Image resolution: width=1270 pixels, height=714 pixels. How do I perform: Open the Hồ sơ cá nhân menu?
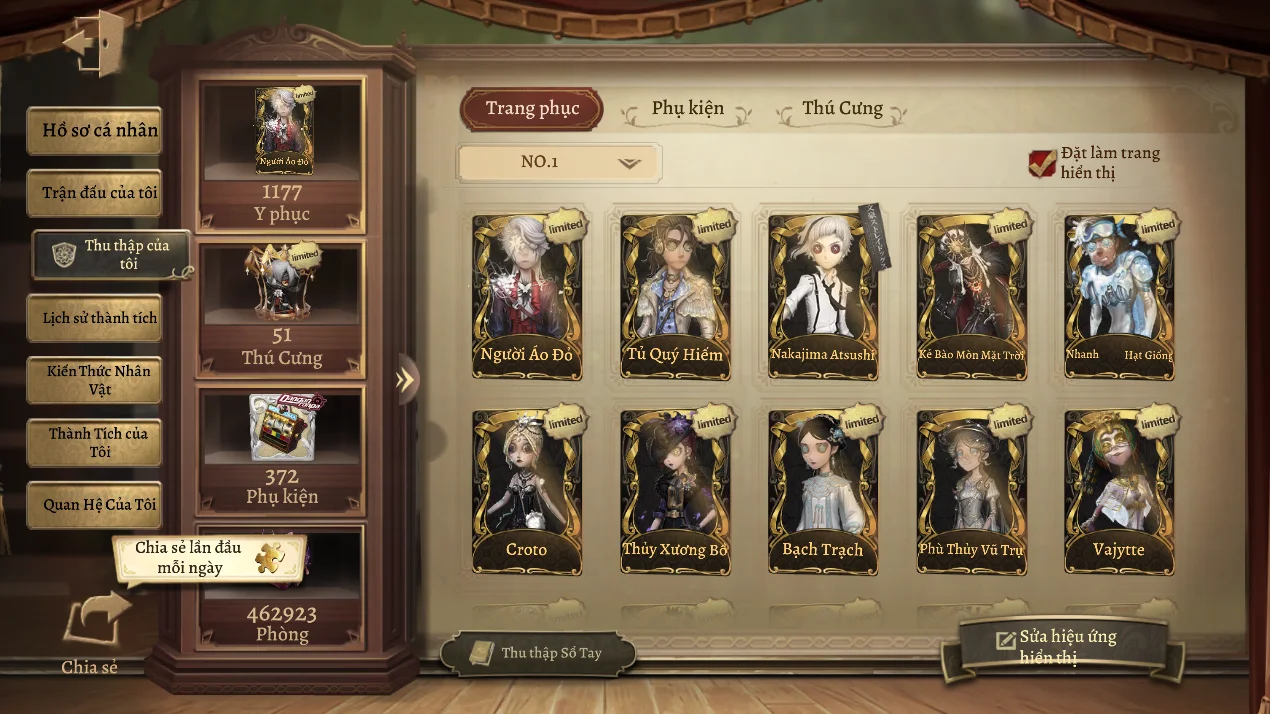pyautogui.click(x=95, y=131)
